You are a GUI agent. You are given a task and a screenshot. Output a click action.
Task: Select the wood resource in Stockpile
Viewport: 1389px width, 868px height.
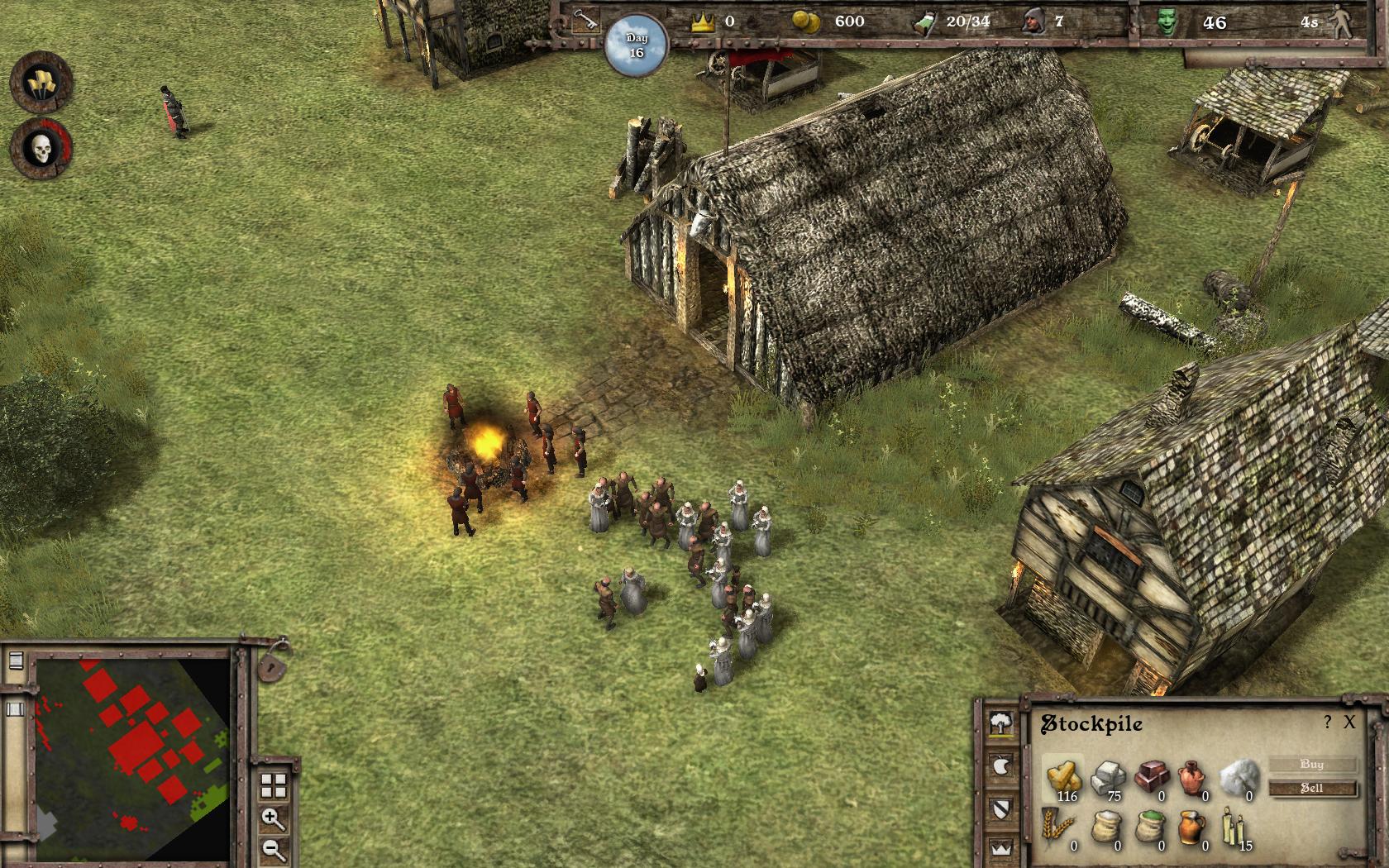(x=1064, y=777)
